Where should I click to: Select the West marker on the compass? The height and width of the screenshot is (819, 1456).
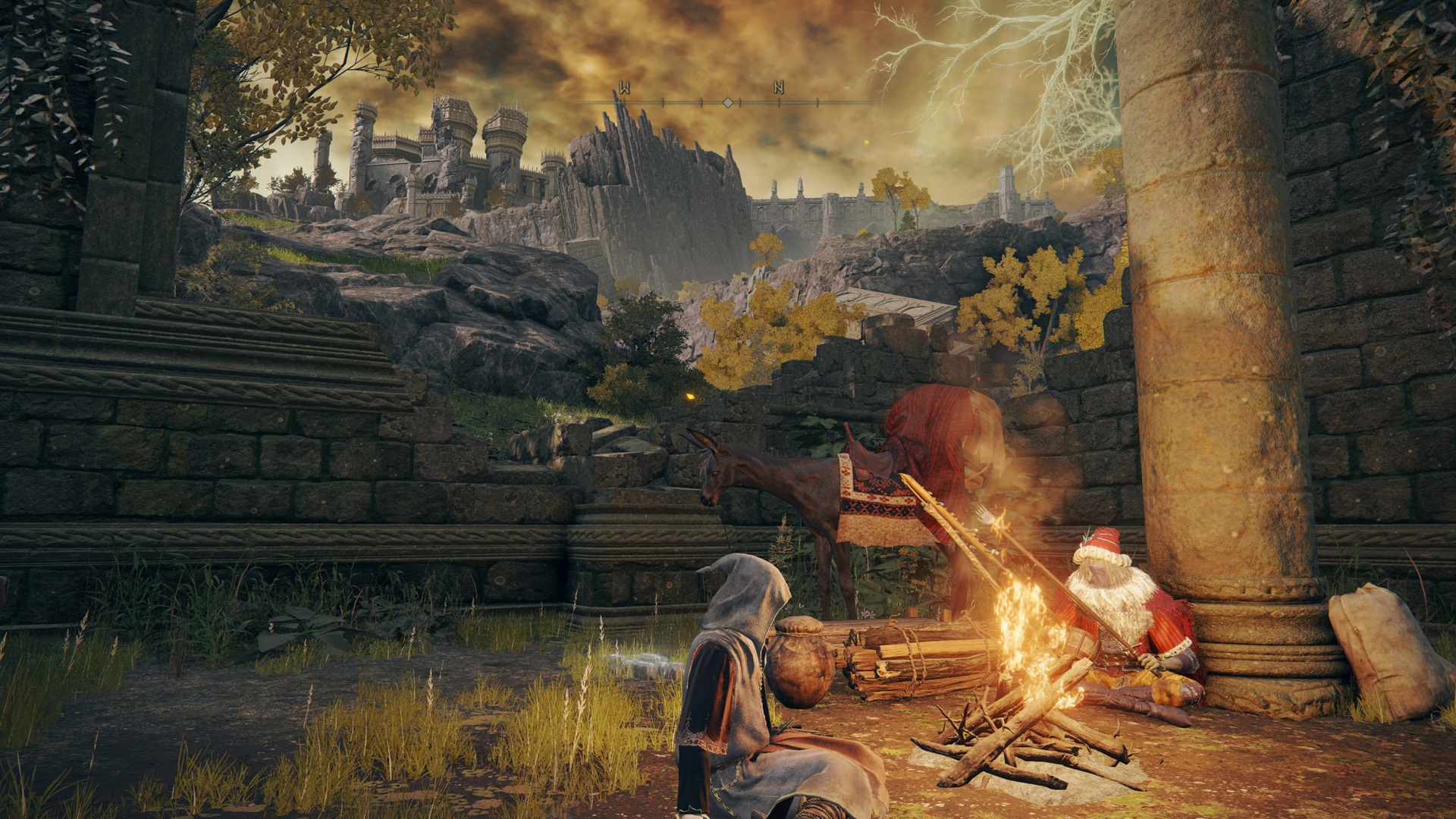pyautogui.click(x=624, y=88)
